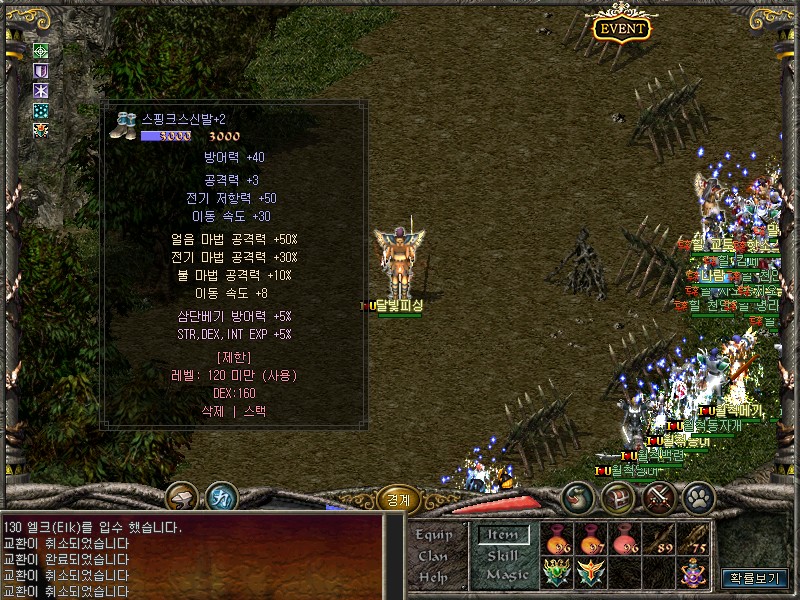This screenshot has height=600, width=800.
Task: Click the gold 경계 button
Action: click(x=397, y=497)
